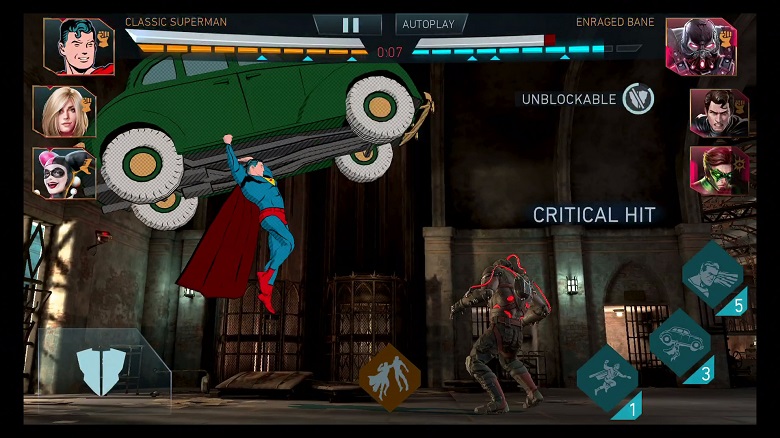The height and width of the screenshot is (438, 780).
Task: Unleash the level 5 Superman supermove
Action: [x=713, y=274]
